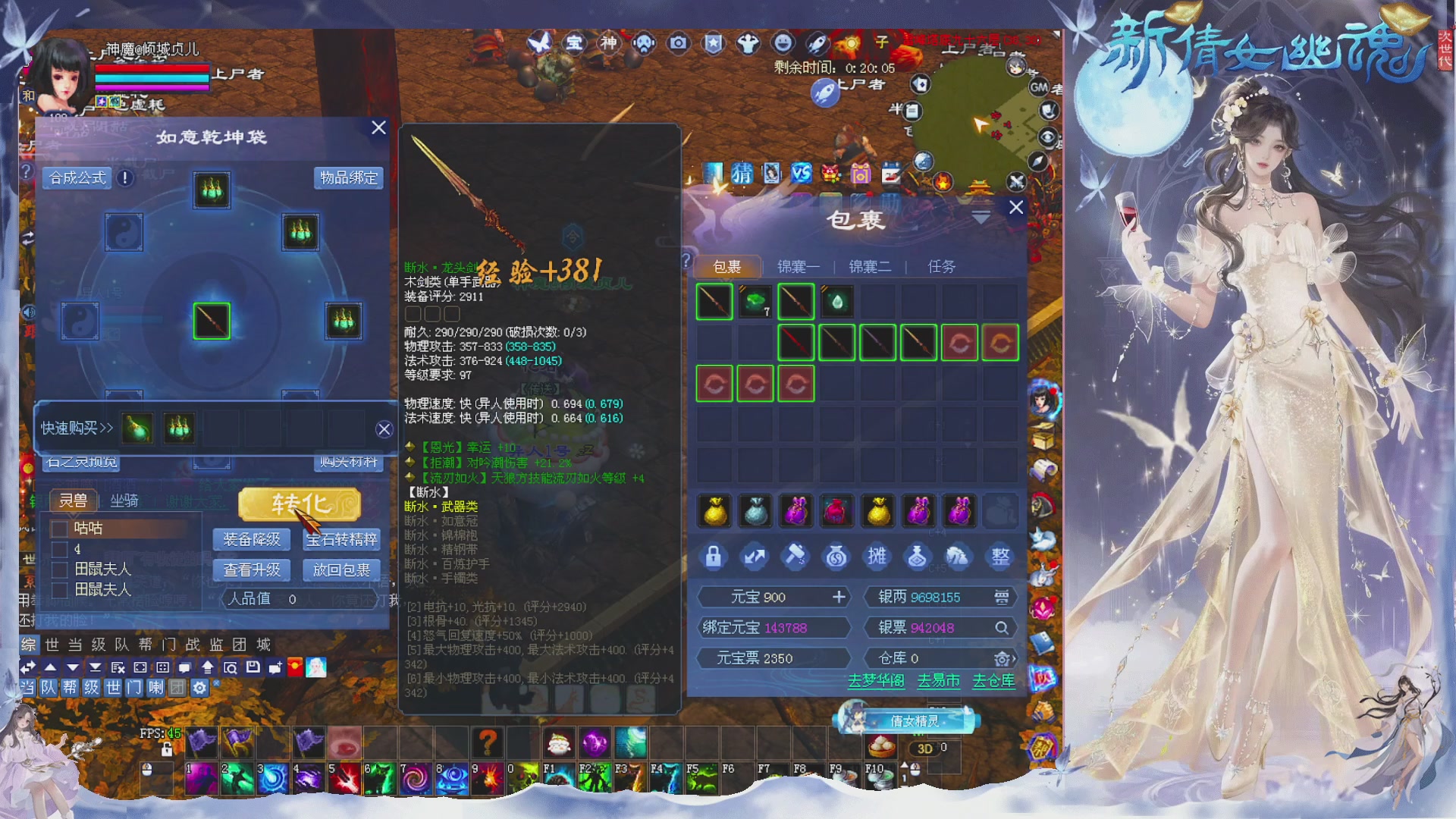Click the 去仓库 link

995,682
